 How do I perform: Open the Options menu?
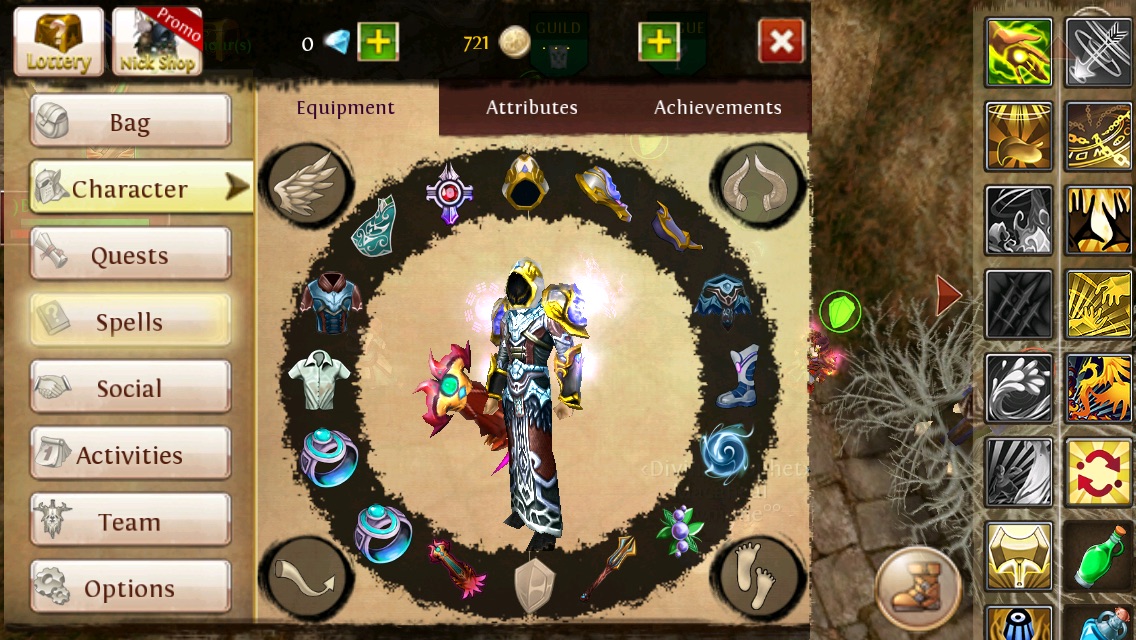[130, 588]
